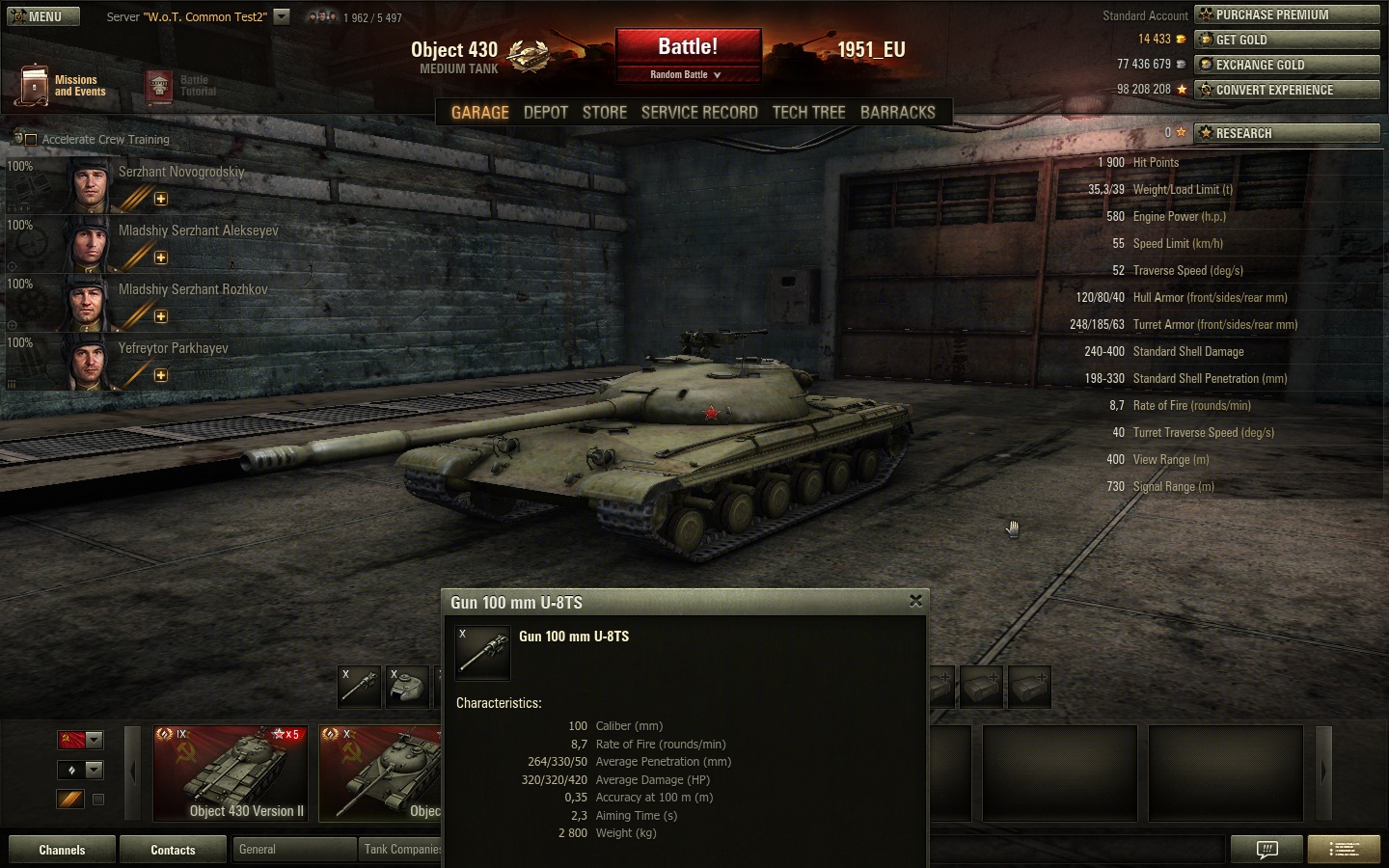This screenshot has width=1389, height=868.
Task: Select crew member Serzhant Novogrodskiy
Action: 180,173
